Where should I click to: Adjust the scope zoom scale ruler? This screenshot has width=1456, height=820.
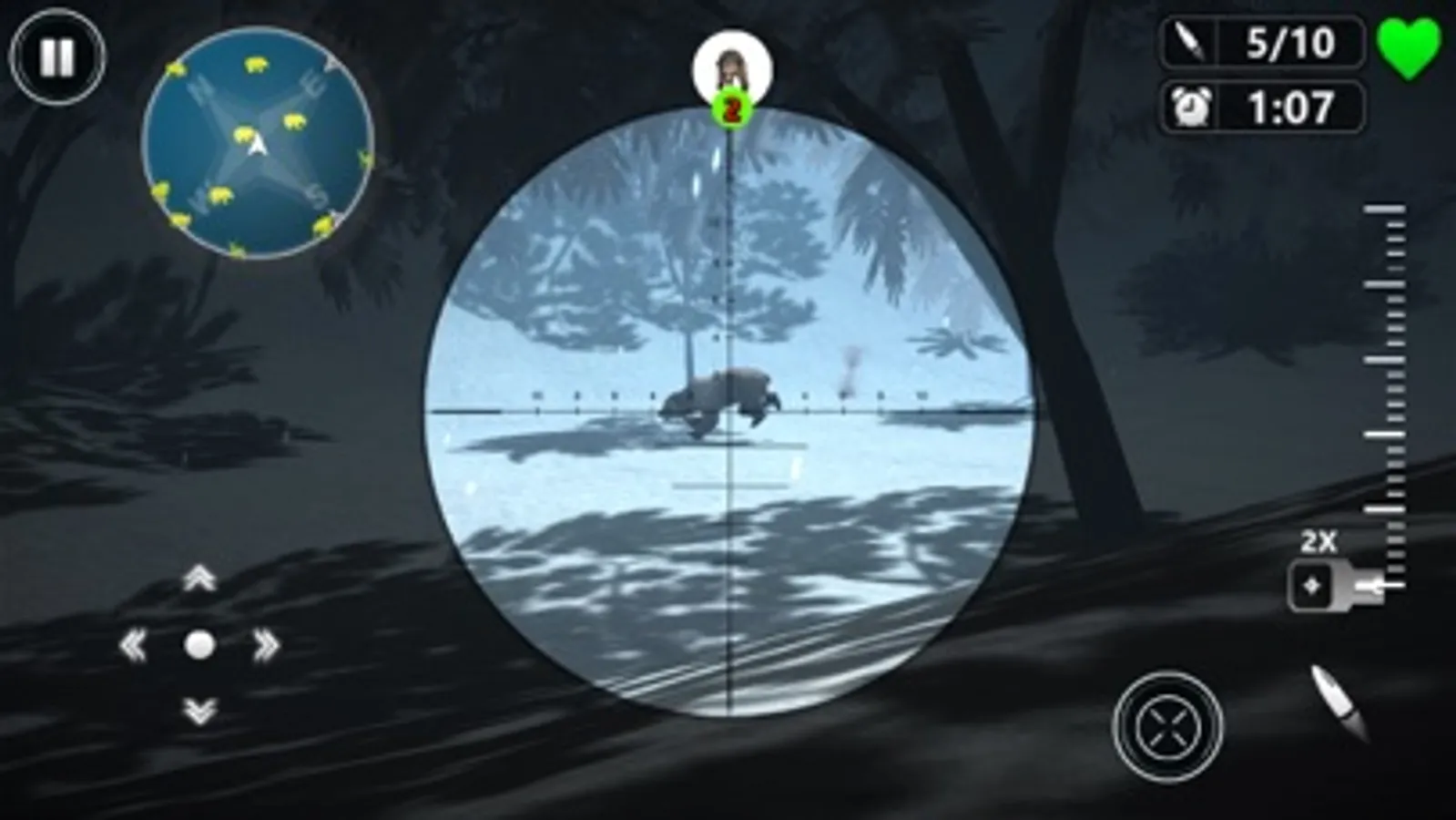pos(1389,383)
